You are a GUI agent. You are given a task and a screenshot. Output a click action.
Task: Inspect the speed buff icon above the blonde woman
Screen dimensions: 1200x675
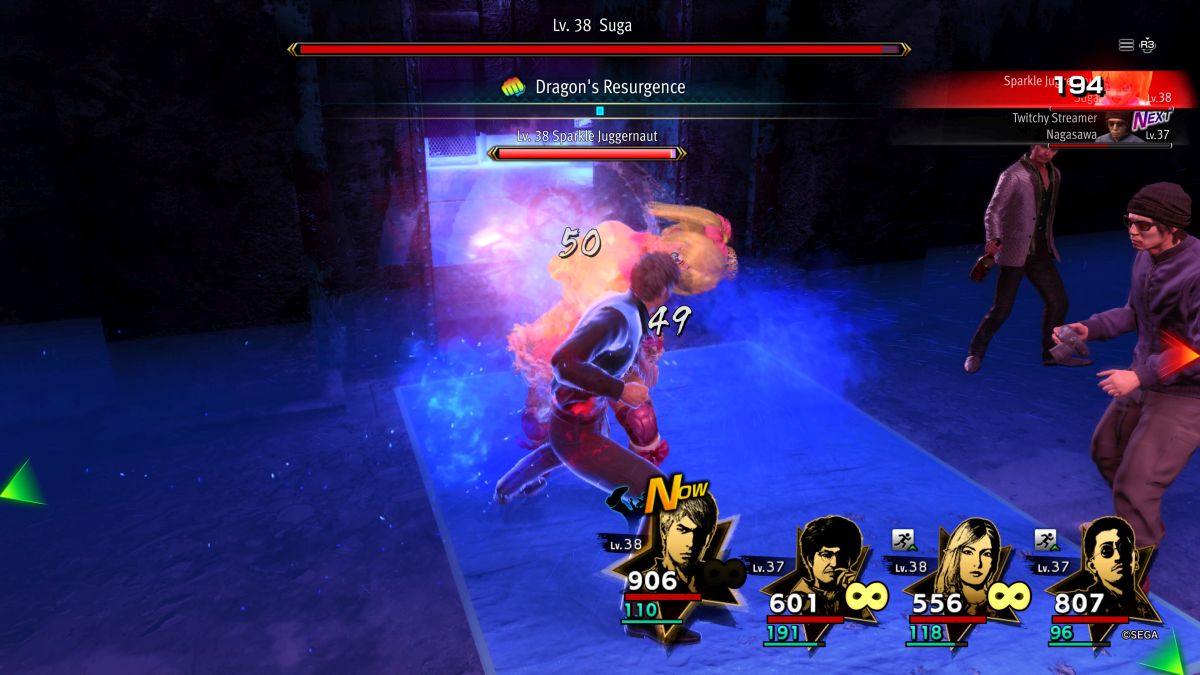tap(904, 540)
